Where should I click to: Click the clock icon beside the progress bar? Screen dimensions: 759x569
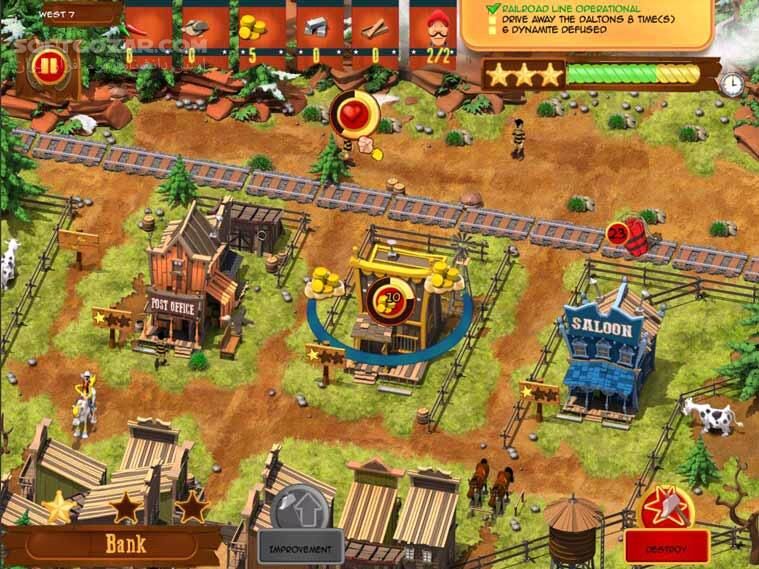pyautogui.click(x=735, y=80)
